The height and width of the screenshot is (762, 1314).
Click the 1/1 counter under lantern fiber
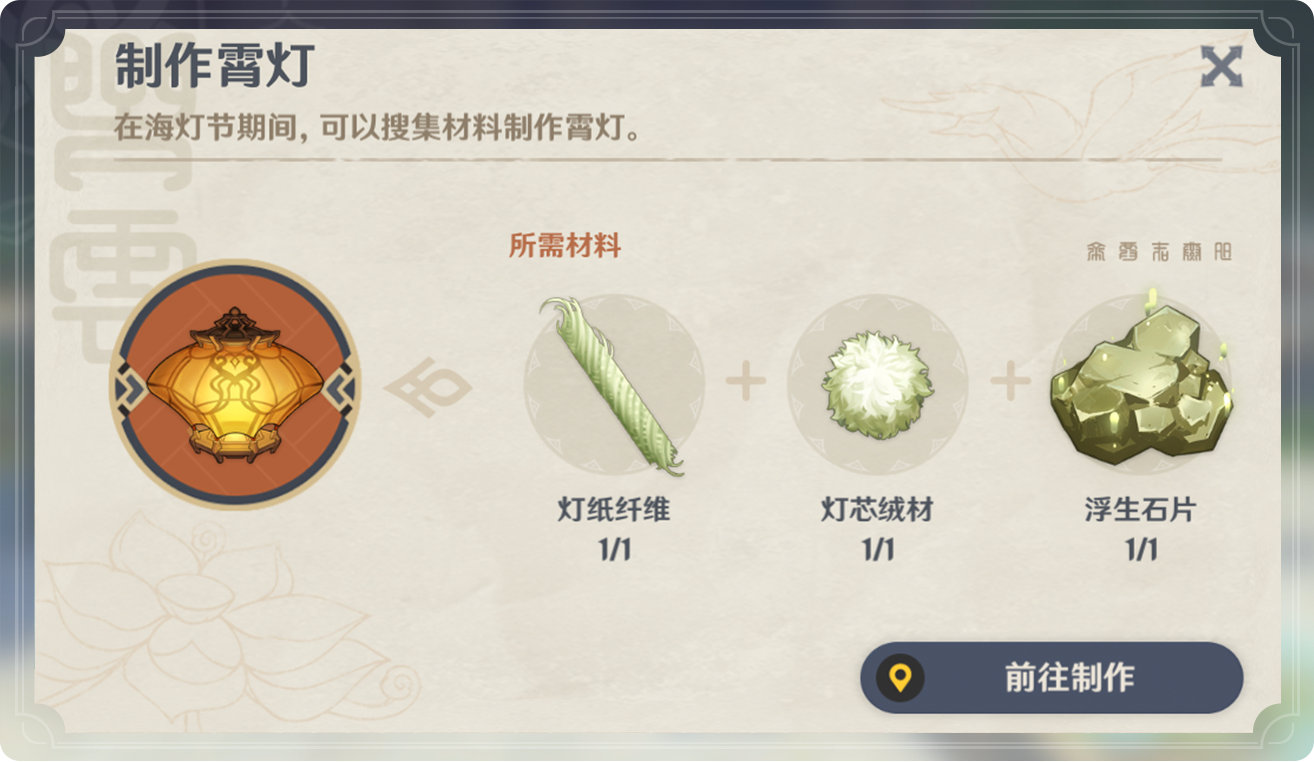click(613, 549)
